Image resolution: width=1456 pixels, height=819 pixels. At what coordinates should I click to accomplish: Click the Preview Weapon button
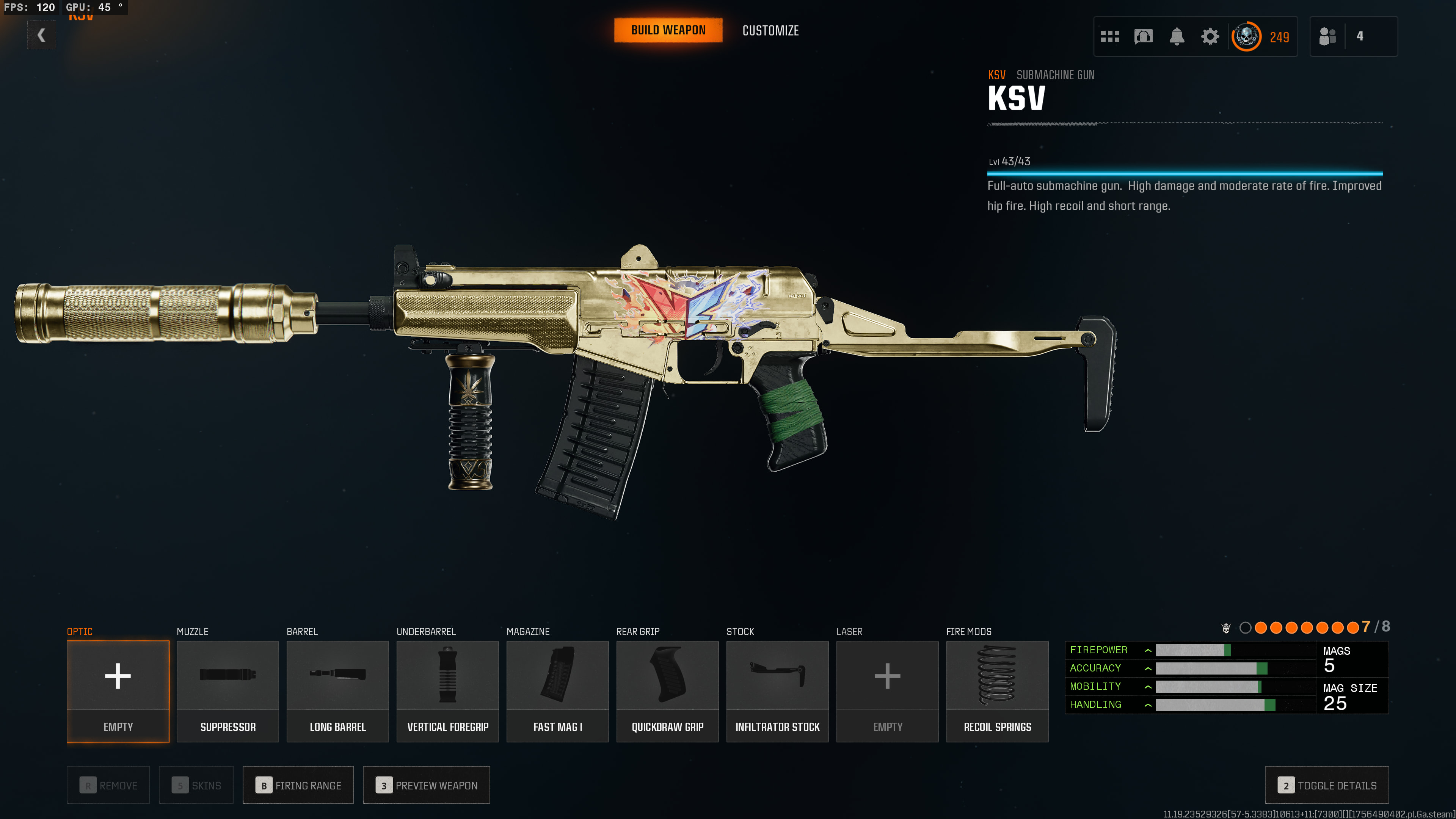[426, 784]
